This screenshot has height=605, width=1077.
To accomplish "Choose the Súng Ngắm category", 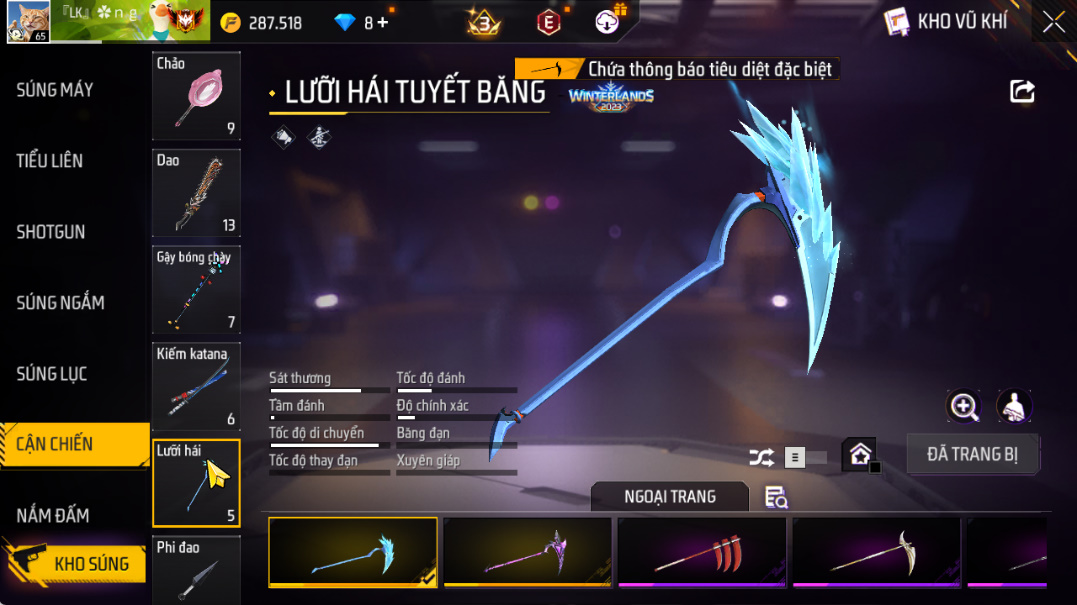I will pos(60,303).
